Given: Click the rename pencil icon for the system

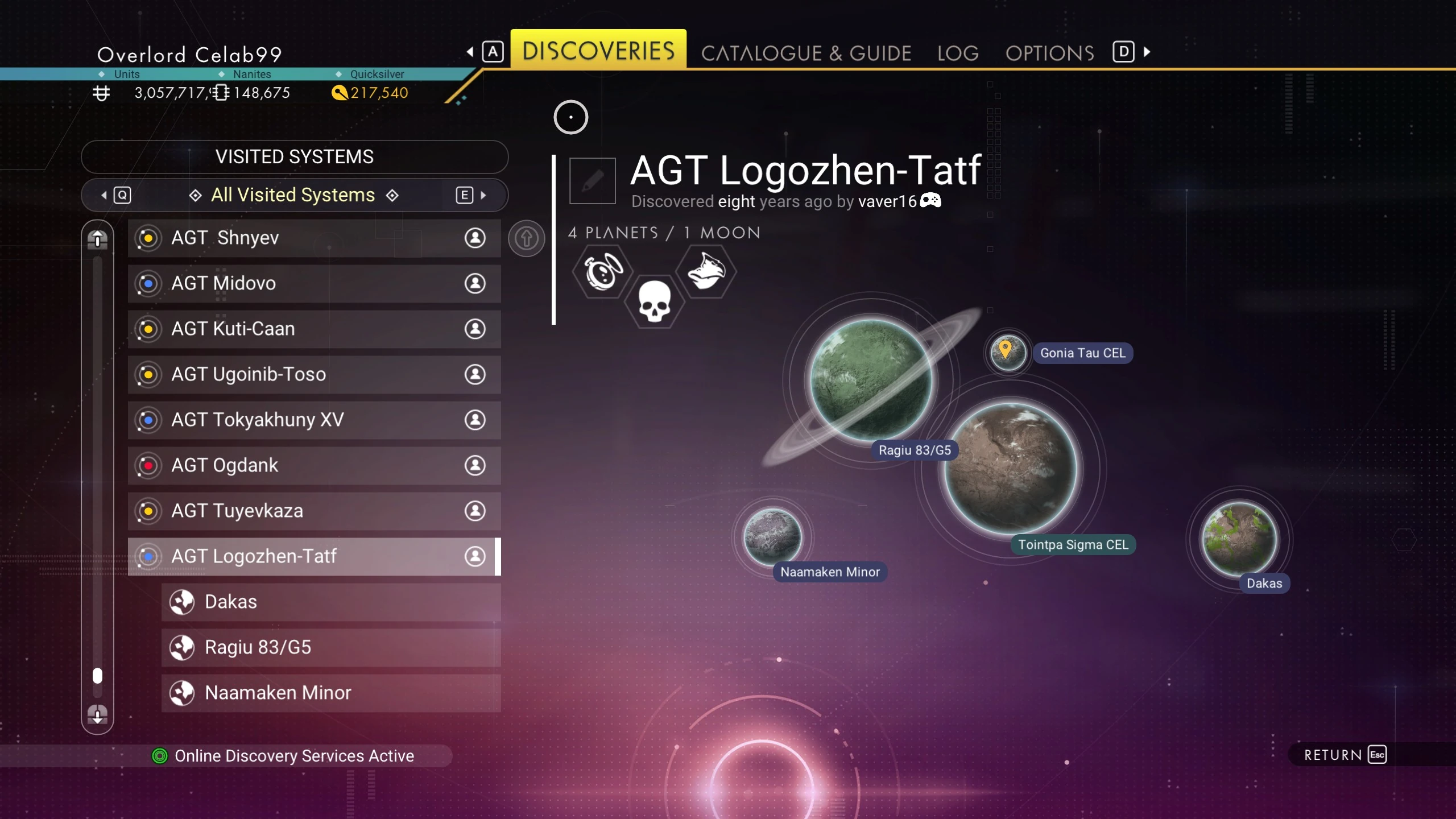Looking at the screenshot, I should [x=592, y=181].
